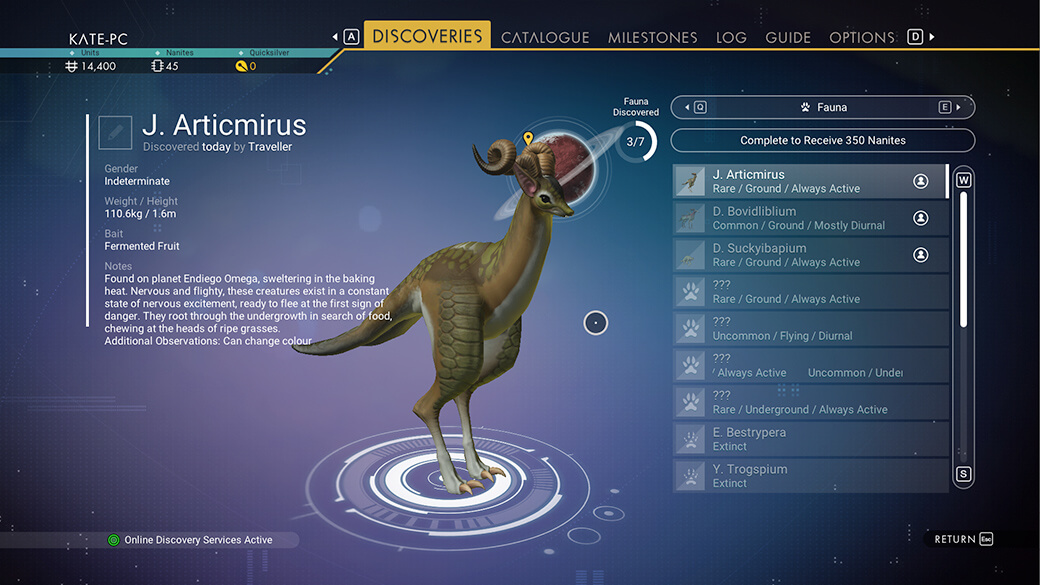Image resolution: width=1040 pixels, height=585 pixels.
Task: Choose the D. Bovidliblium fauna row
Action: point(810,218)
